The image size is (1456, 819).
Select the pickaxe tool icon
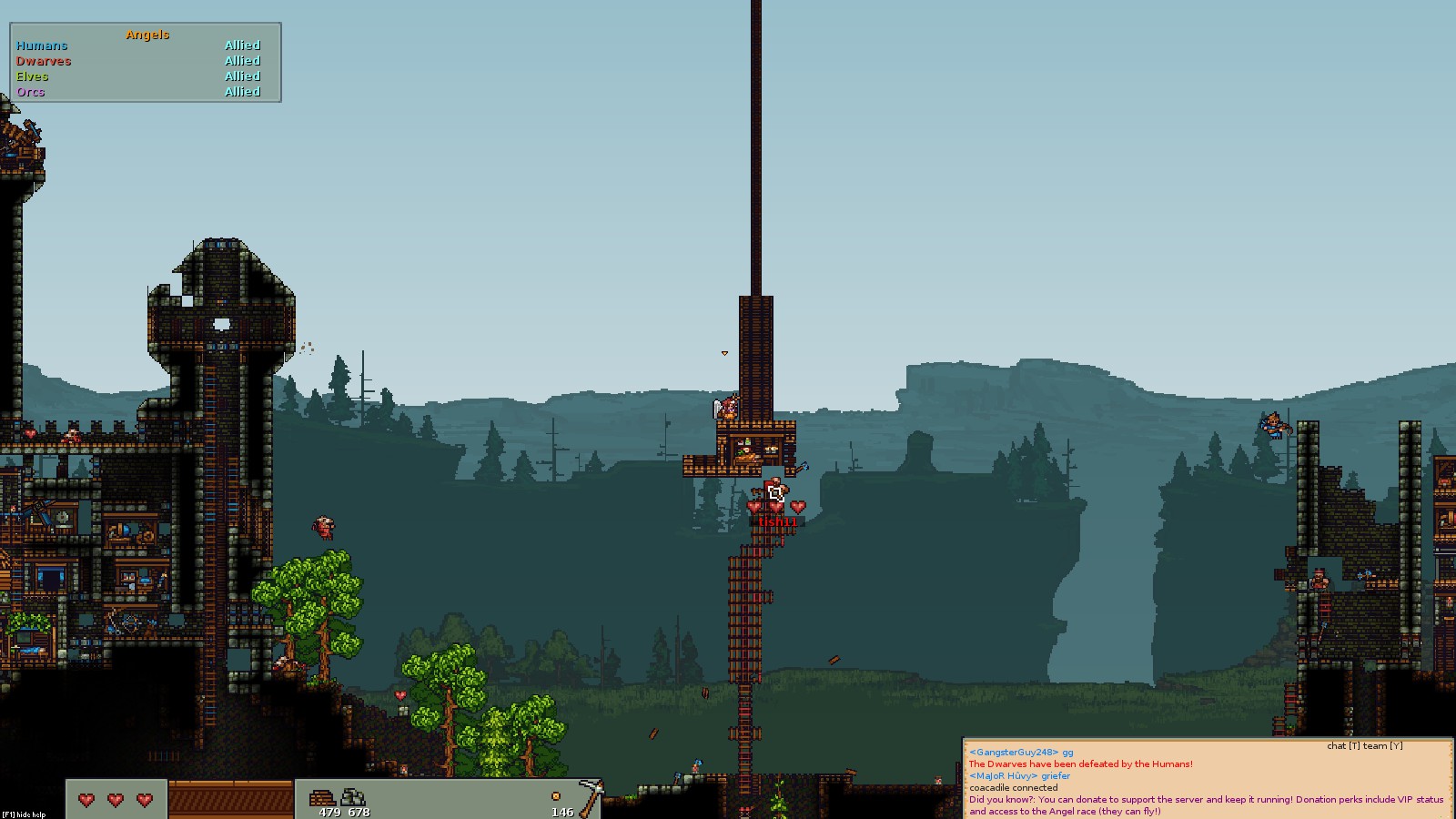591,796
